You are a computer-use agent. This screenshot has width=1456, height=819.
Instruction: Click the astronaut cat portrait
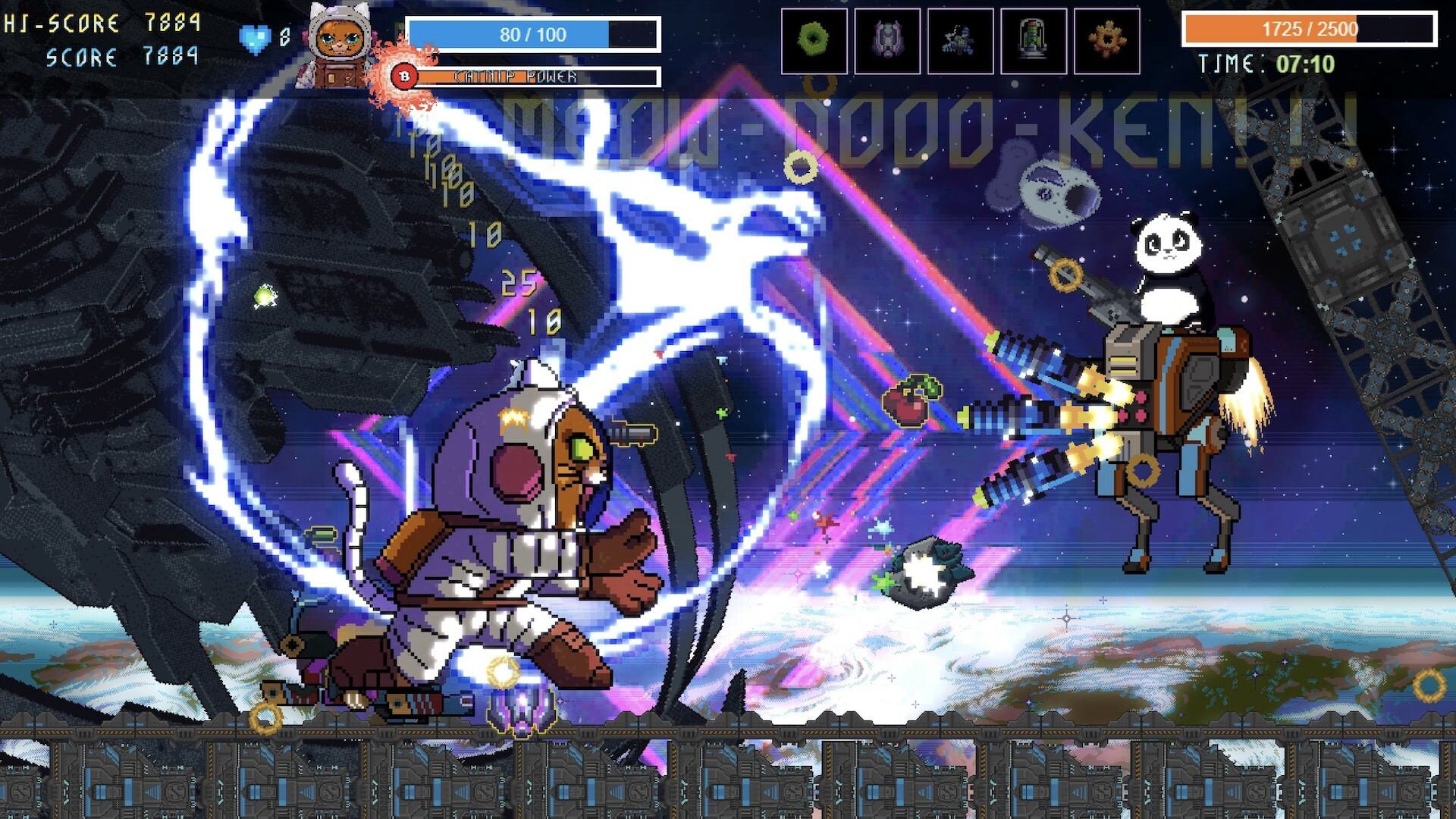point(340,47)
